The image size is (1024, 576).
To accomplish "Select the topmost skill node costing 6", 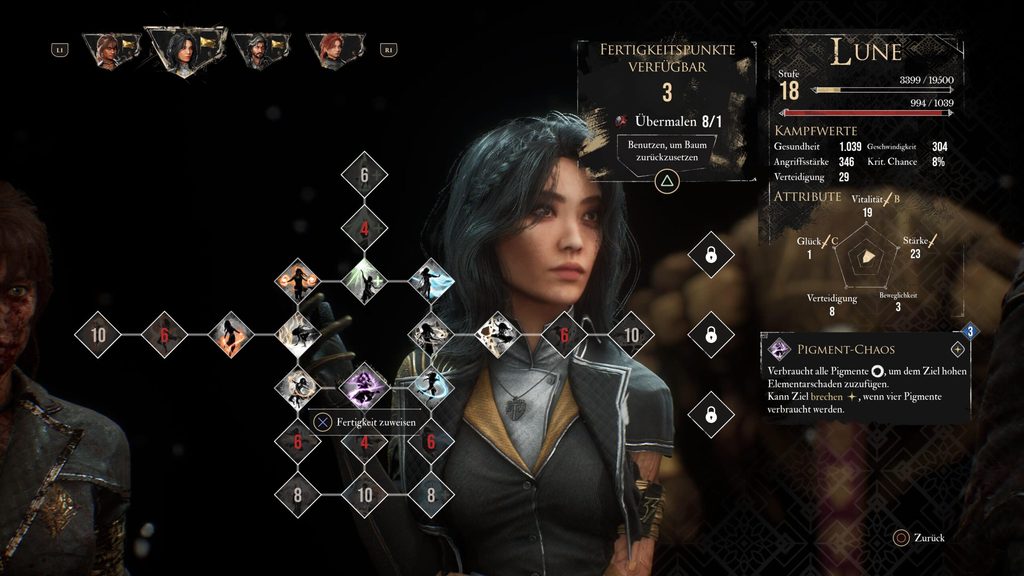I will coord(364,175).
